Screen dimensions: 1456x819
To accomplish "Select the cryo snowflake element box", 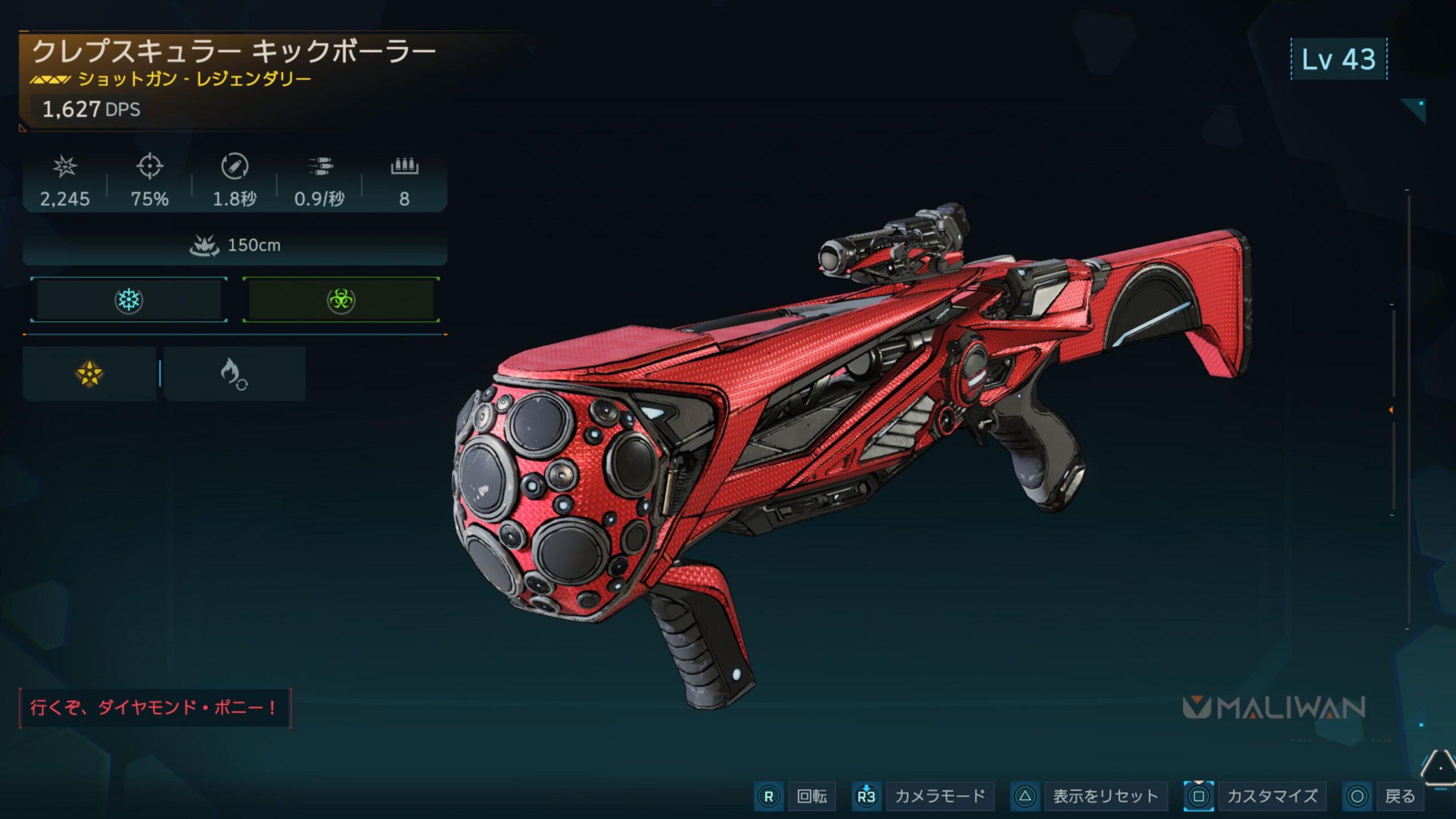I will [129, 300].
